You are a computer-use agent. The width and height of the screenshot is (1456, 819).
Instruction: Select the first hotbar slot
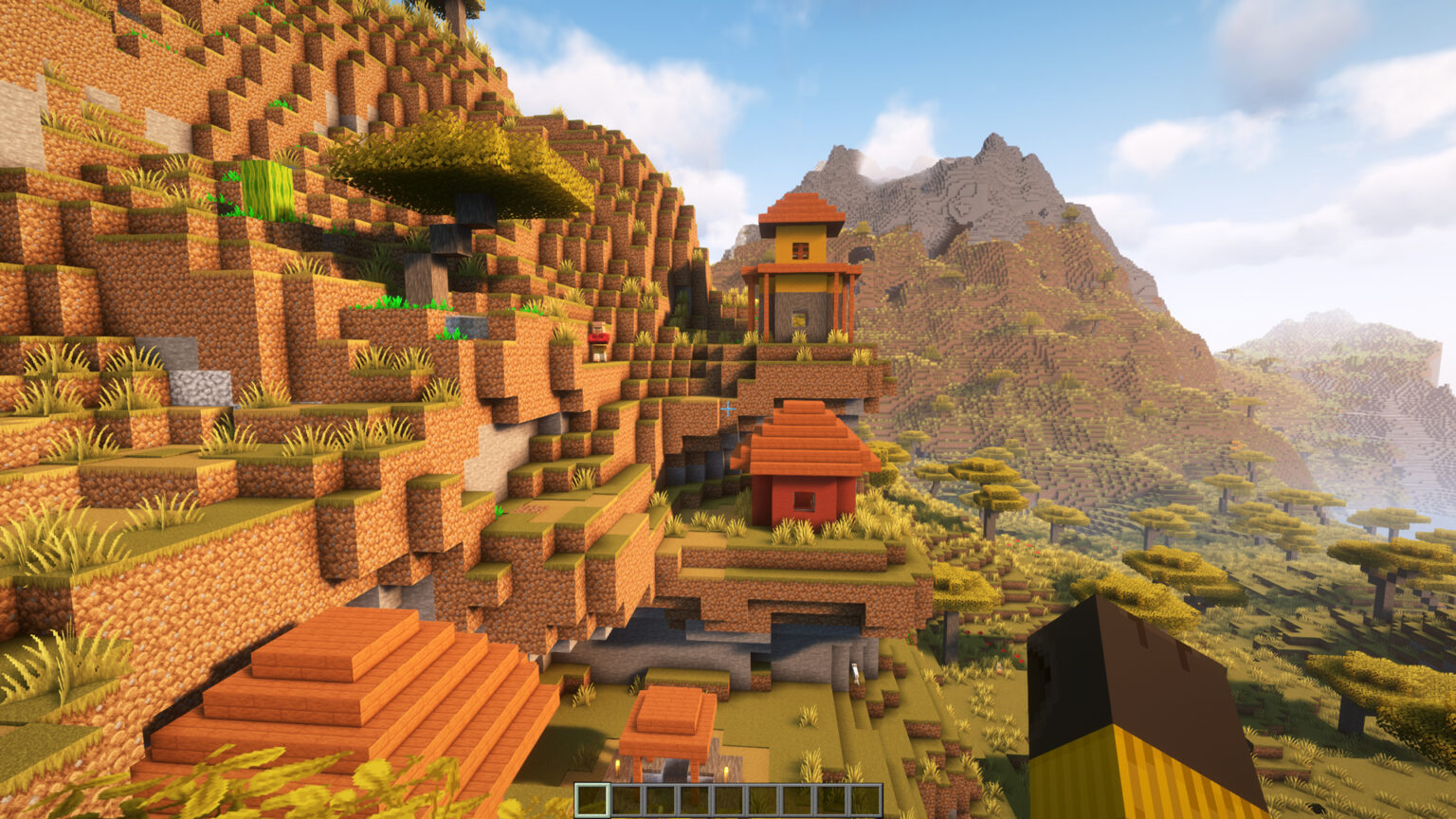tap(592, 800)
